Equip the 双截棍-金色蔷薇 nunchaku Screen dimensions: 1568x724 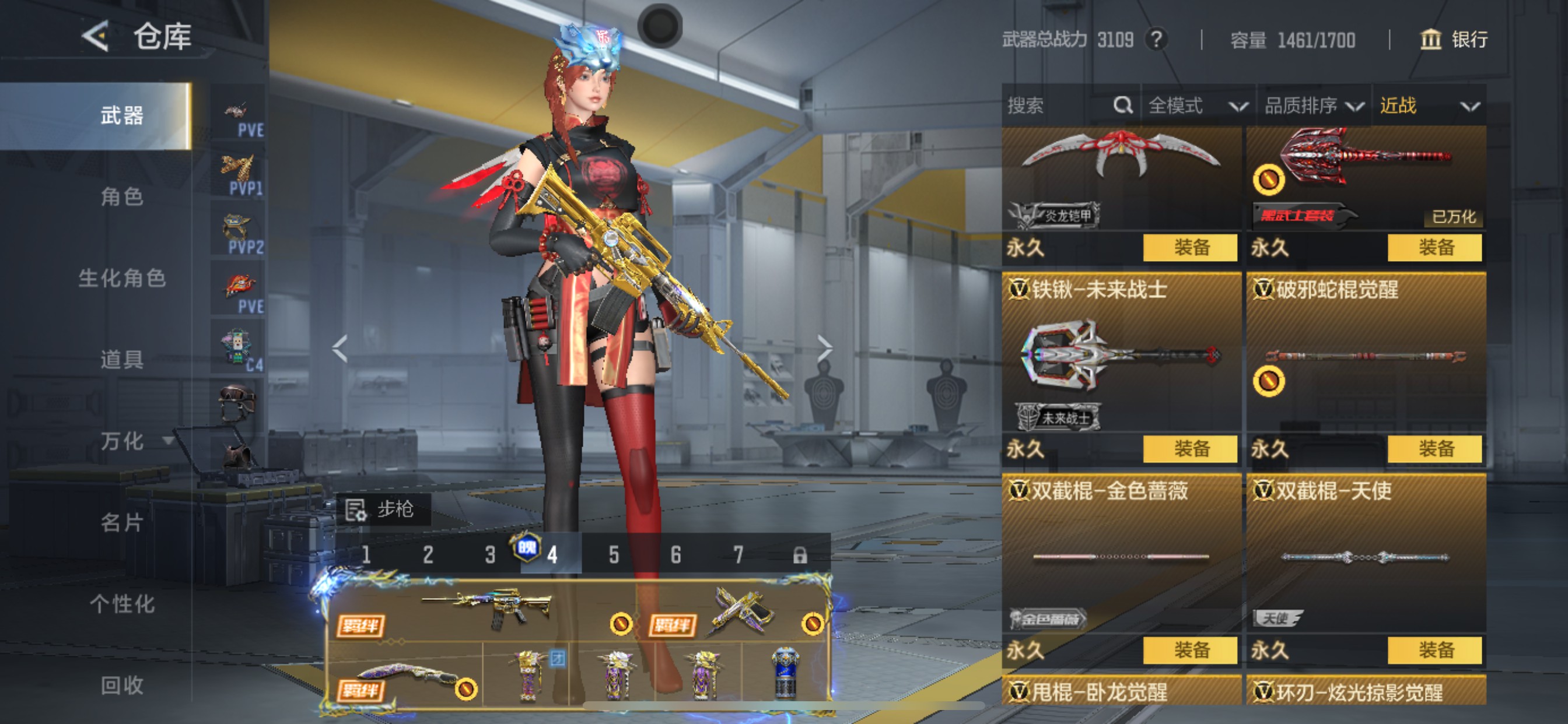point(1190,651)
